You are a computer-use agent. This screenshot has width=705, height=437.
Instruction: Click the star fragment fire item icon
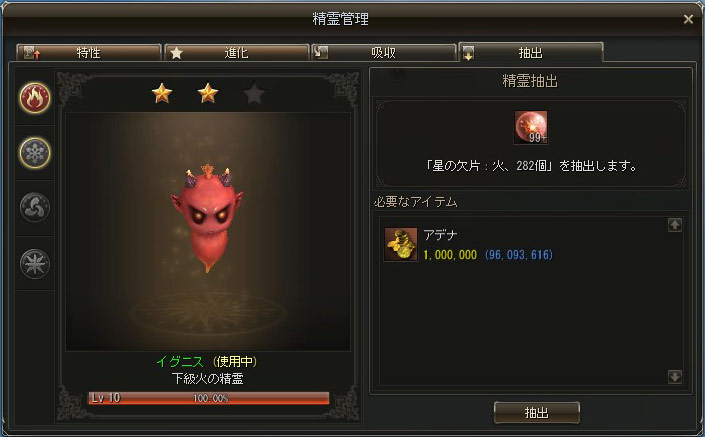click(531, 127)
